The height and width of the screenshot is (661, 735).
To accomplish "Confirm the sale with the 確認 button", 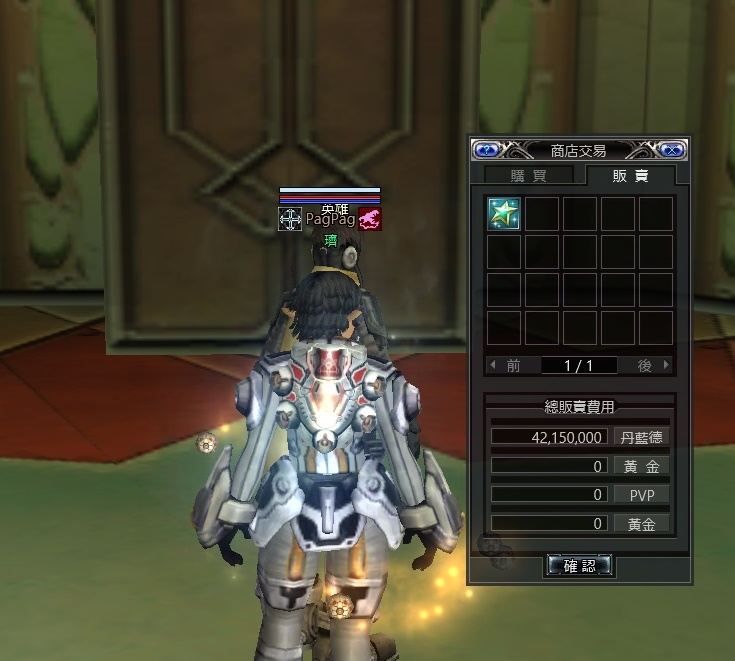I will [579, 566].
